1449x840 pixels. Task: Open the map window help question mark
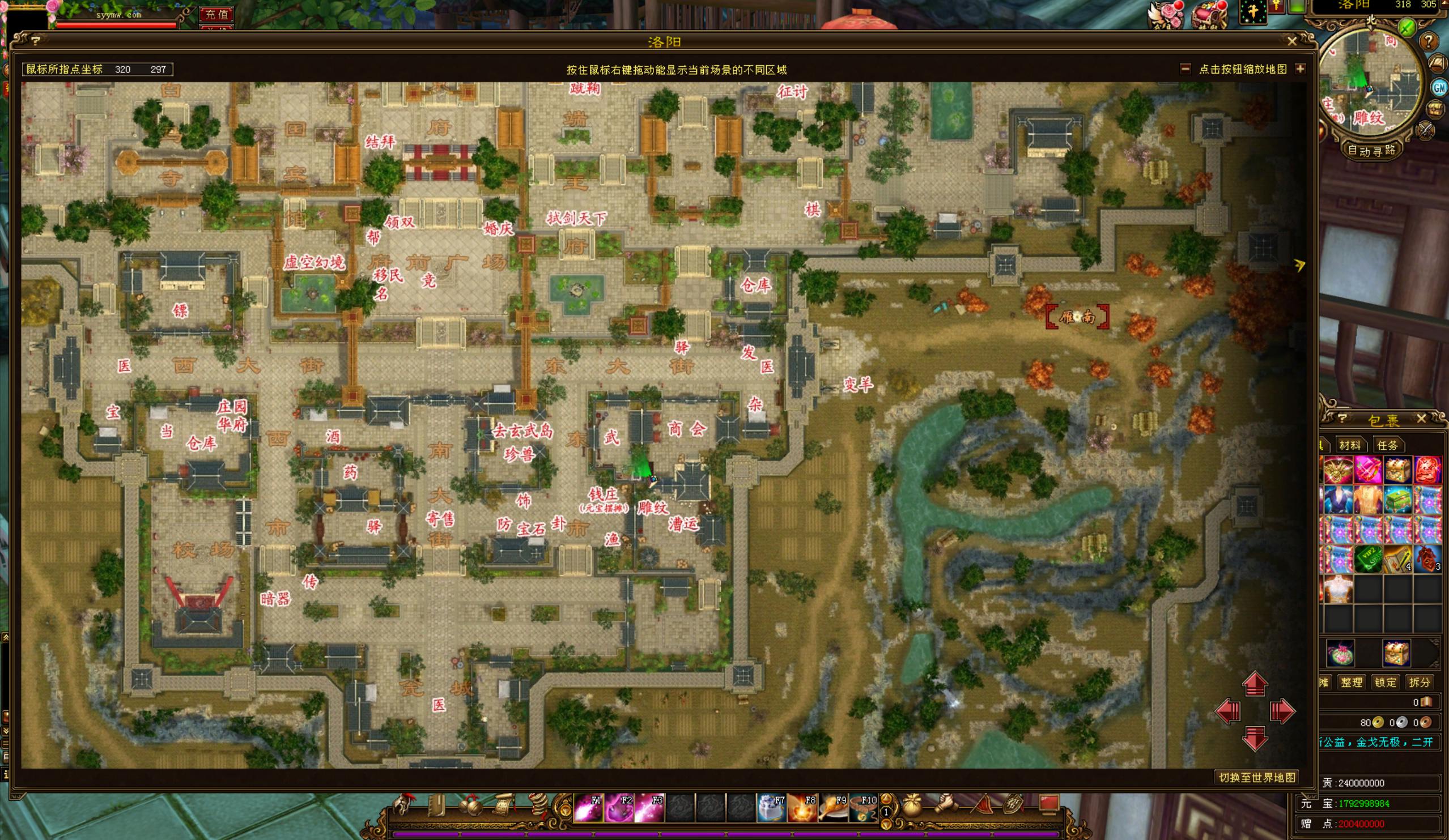(x=36, y=41)
